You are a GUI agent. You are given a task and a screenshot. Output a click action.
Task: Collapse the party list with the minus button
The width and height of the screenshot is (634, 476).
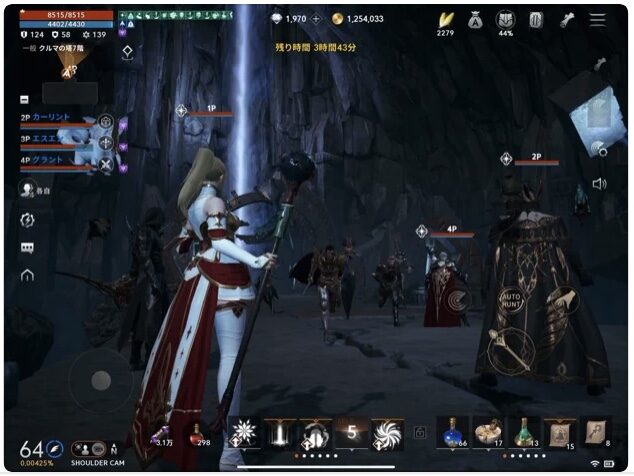pos(24,99)
